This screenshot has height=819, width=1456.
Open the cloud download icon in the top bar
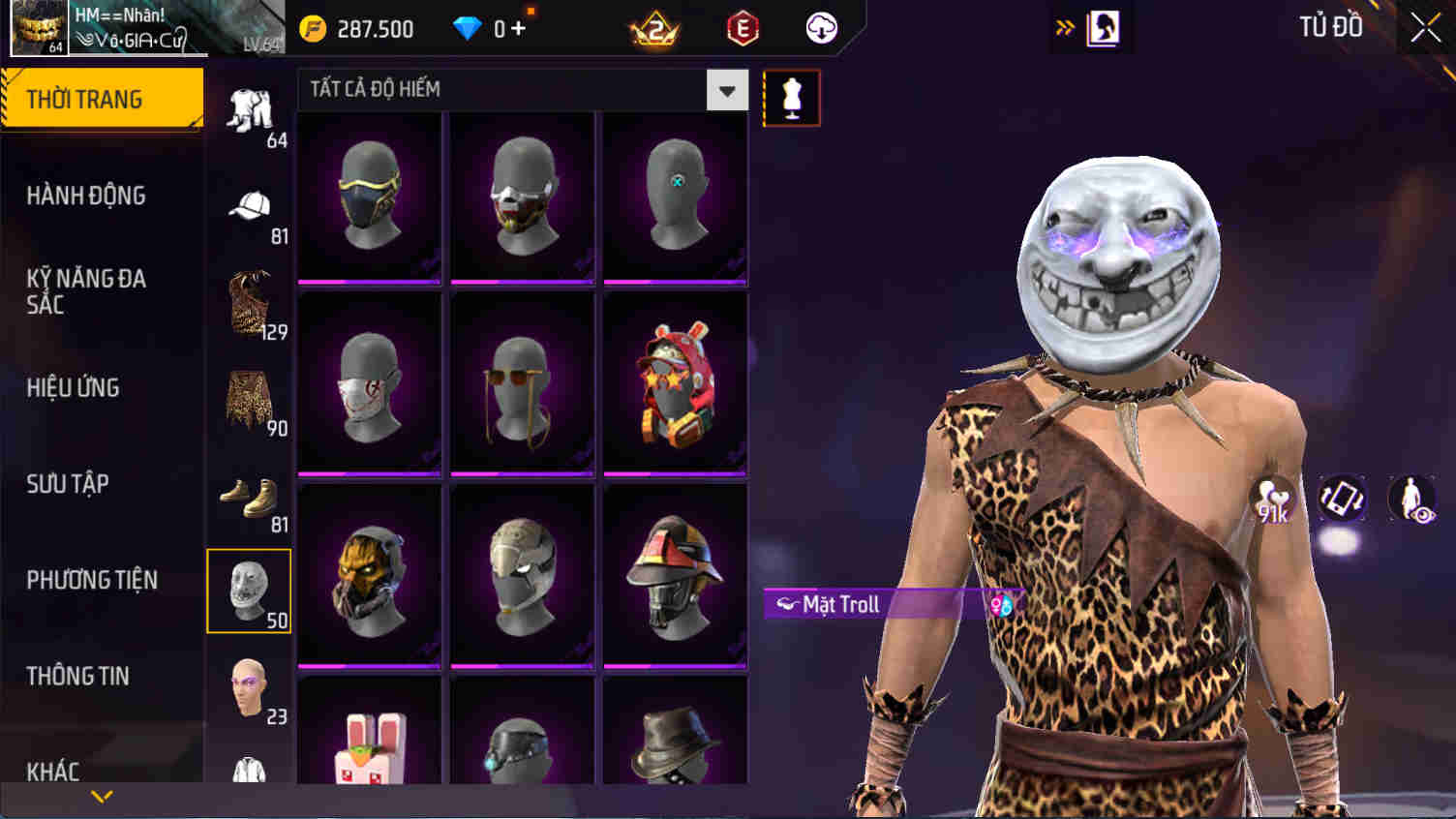[x=820, y=28]
